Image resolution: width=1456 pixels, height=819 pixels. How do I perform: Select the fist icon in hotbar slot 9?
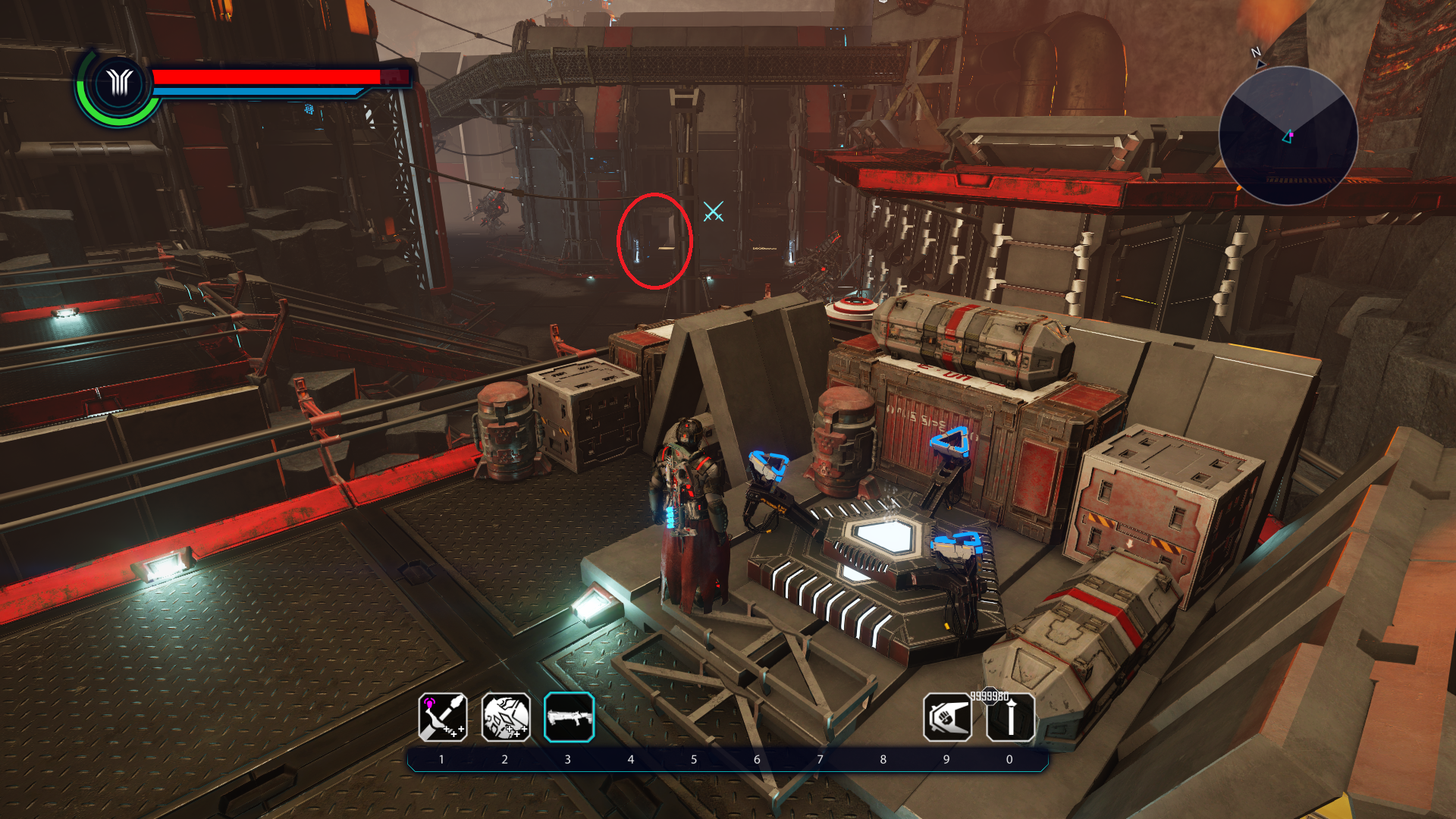pyautogui.click(x=947, y=717)
